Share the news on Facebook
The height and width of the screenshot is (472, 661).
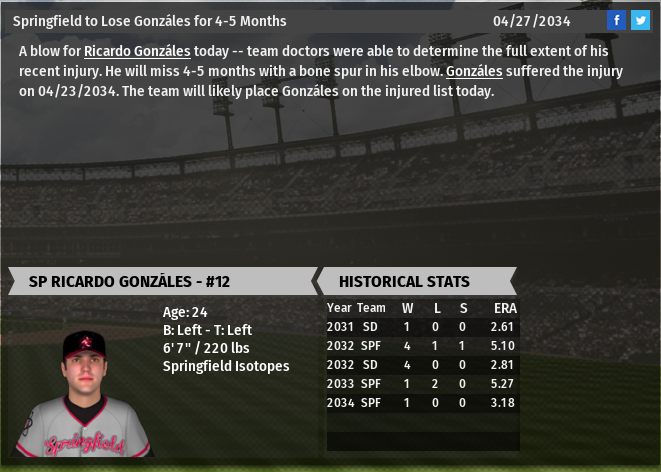tap(616, 20)
